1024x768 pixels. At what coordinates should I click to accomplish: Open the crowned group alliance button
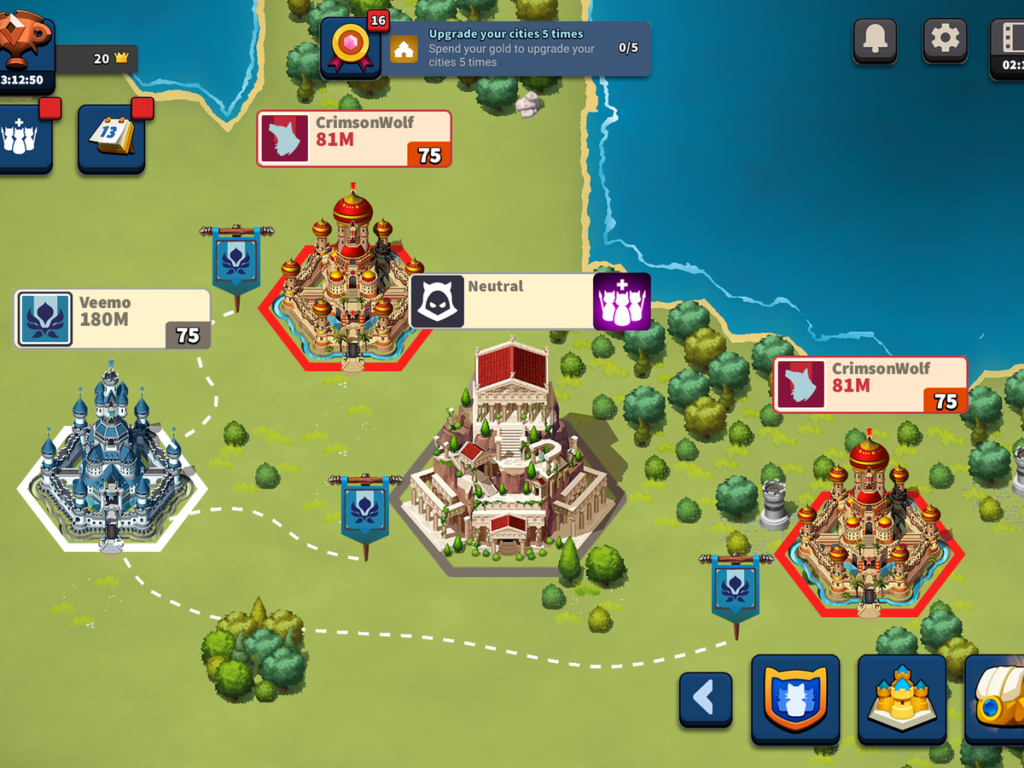(x=20, y=137)
